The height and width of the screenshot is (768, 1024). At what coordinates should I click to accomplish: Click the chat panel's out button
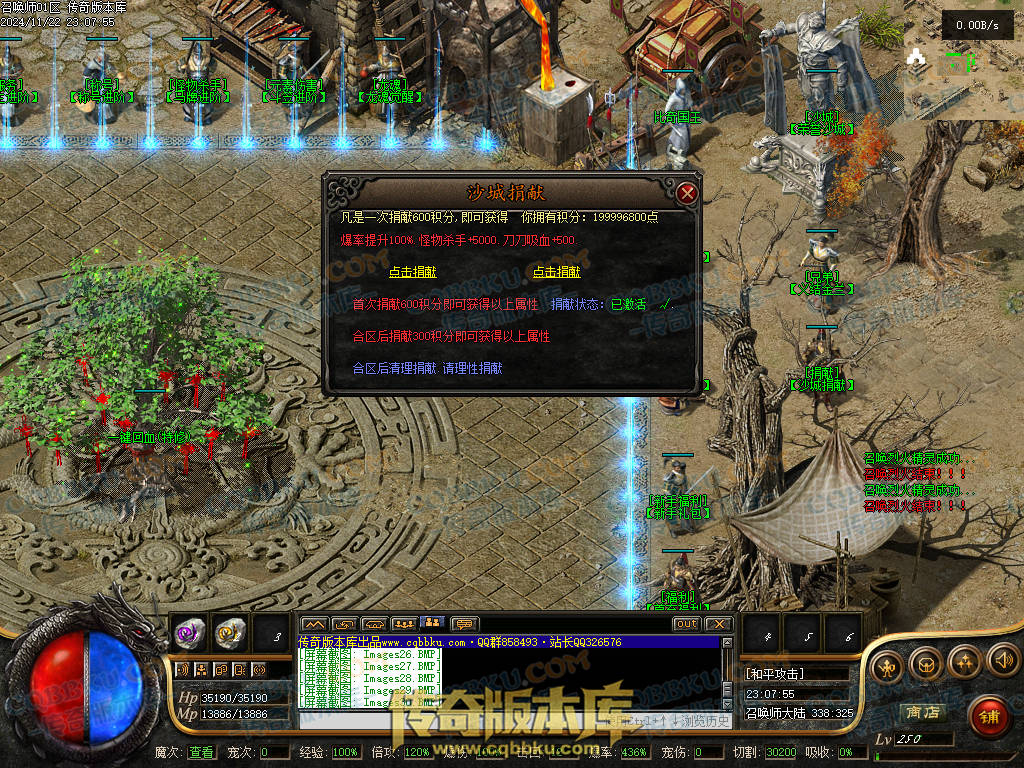pos(686,624)
